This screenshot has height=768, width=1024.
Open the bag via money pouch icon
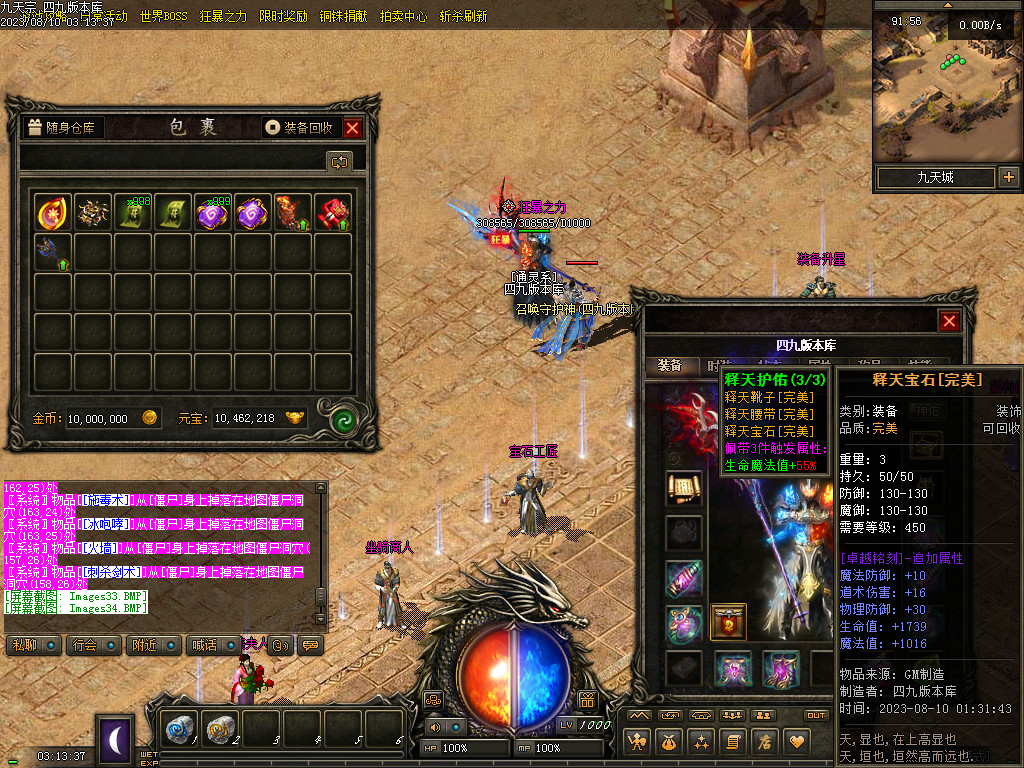coord(667,742)
